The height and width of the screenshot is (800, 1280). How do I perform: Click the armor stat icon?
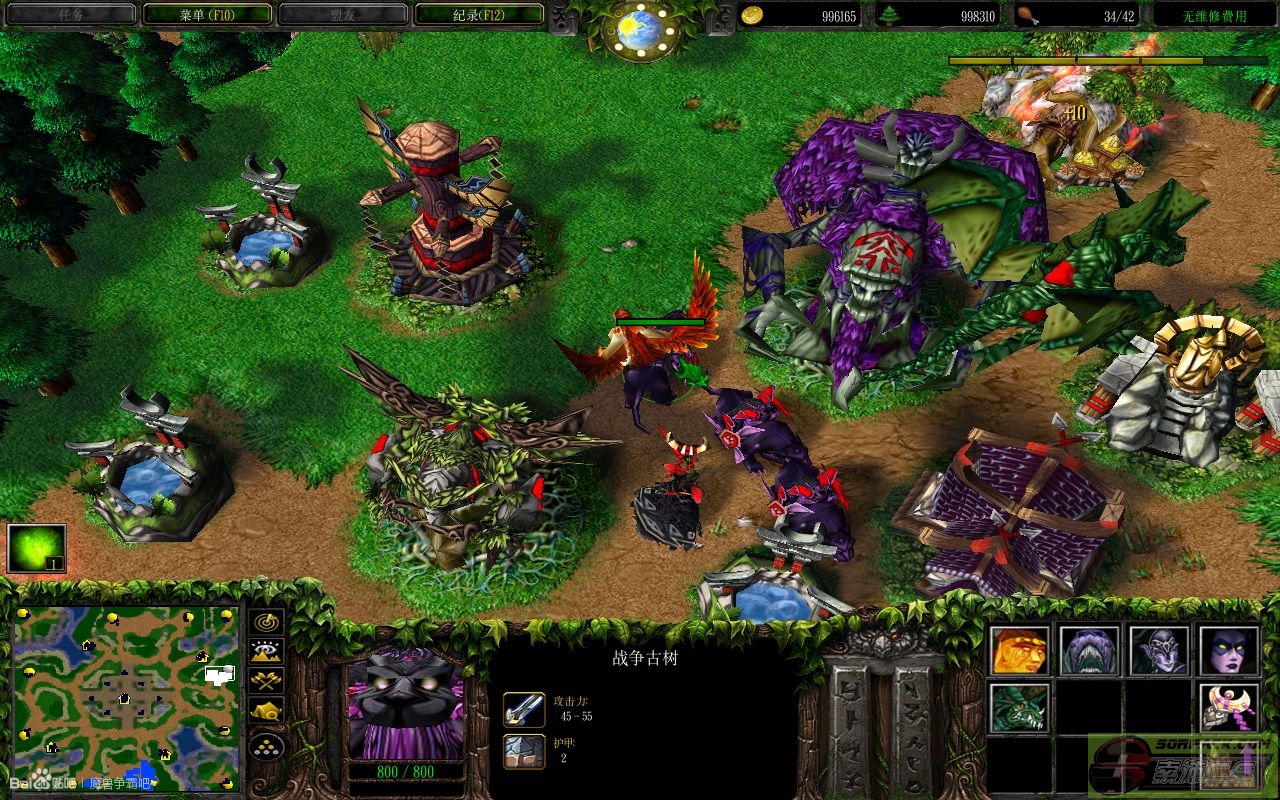[524, 751]
